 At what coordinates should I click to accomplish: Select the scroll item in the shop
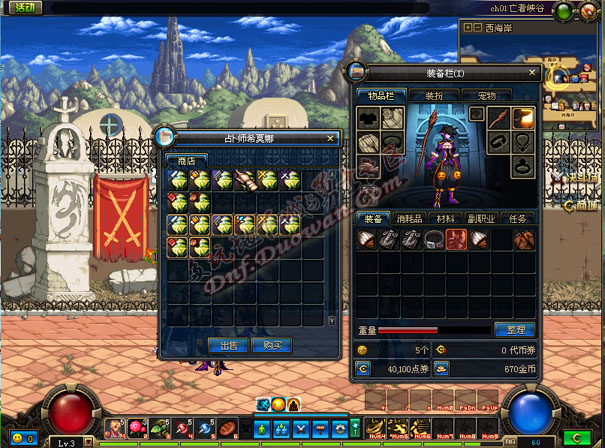click(244, 180)
